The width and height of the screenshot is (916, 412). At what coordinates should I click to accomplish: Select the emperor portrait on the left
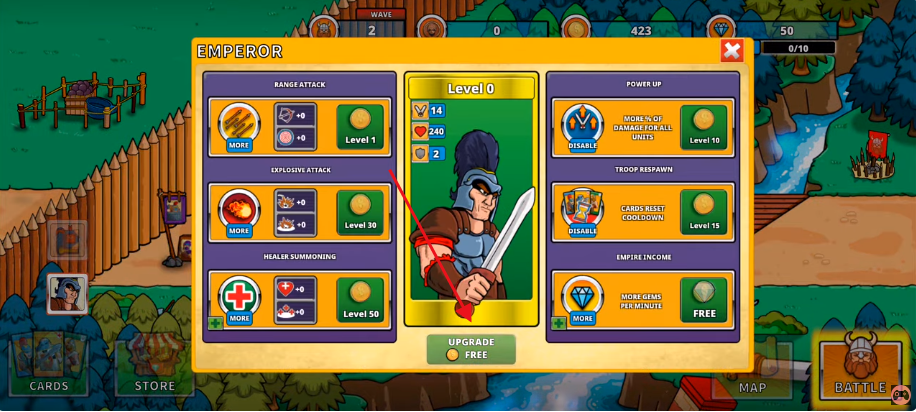point(67,294)
